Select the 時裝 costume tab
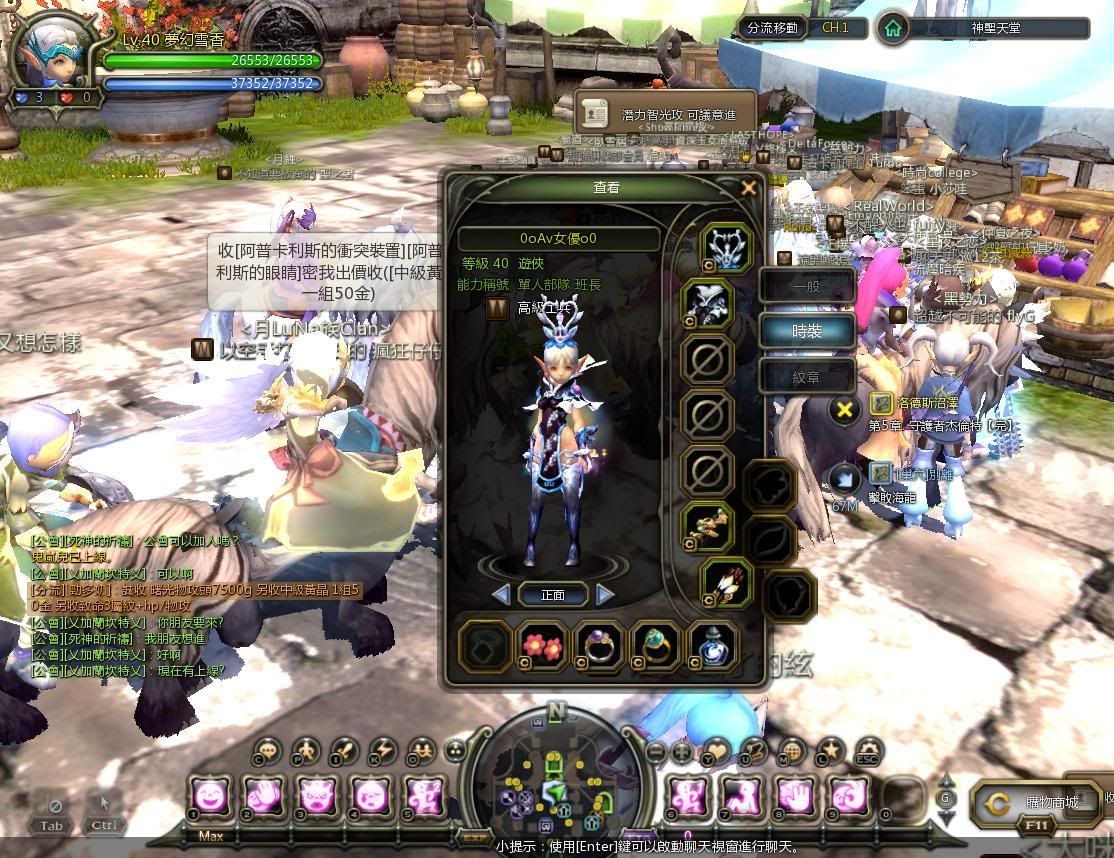 pyautogui.click(x=806, y=331)
